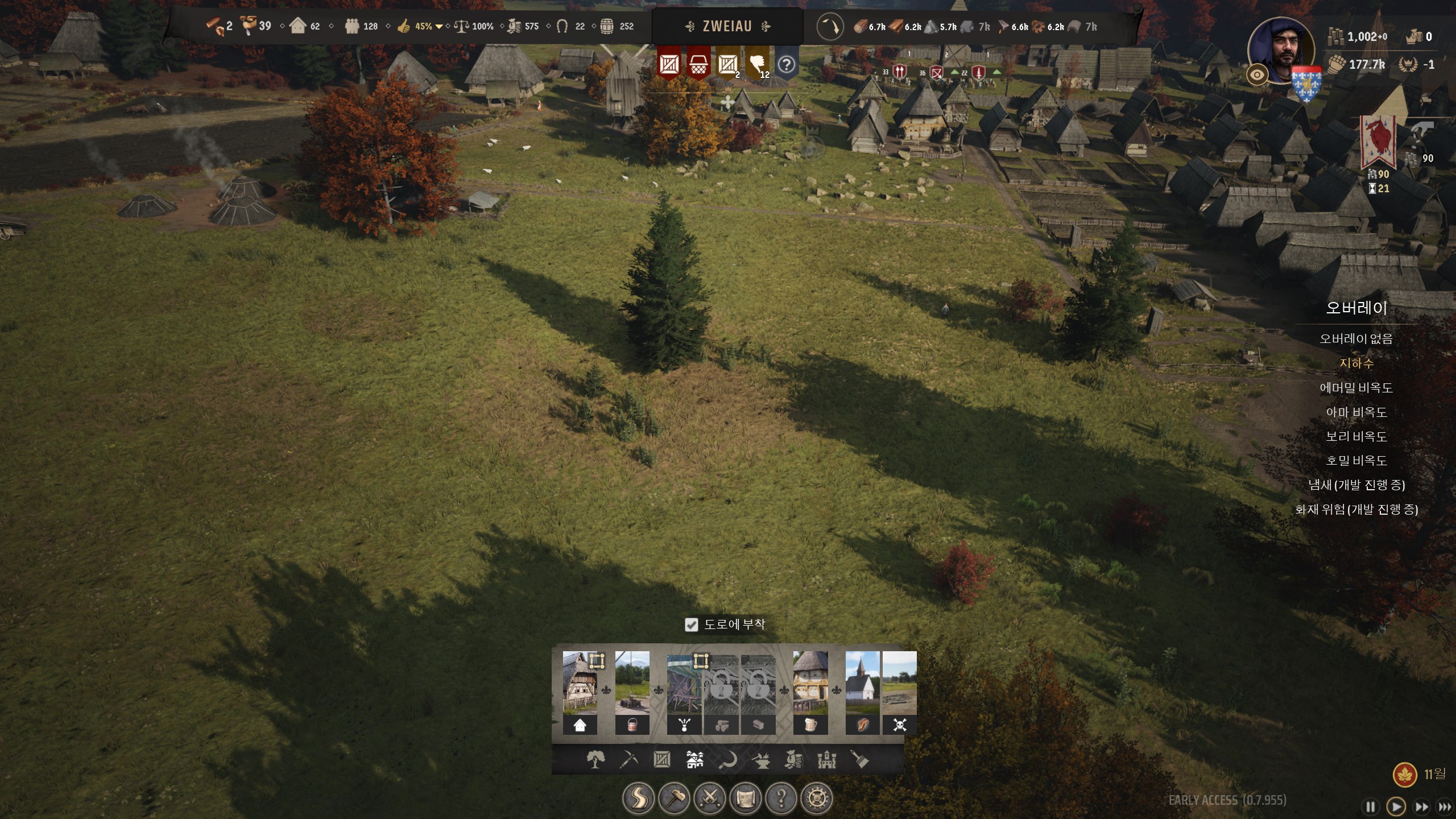The width and height of the screenshot is (1456, 819).
Task: Toggle the 도로에 부착 snap-to-road checkbox
Action: click(691, 625)
